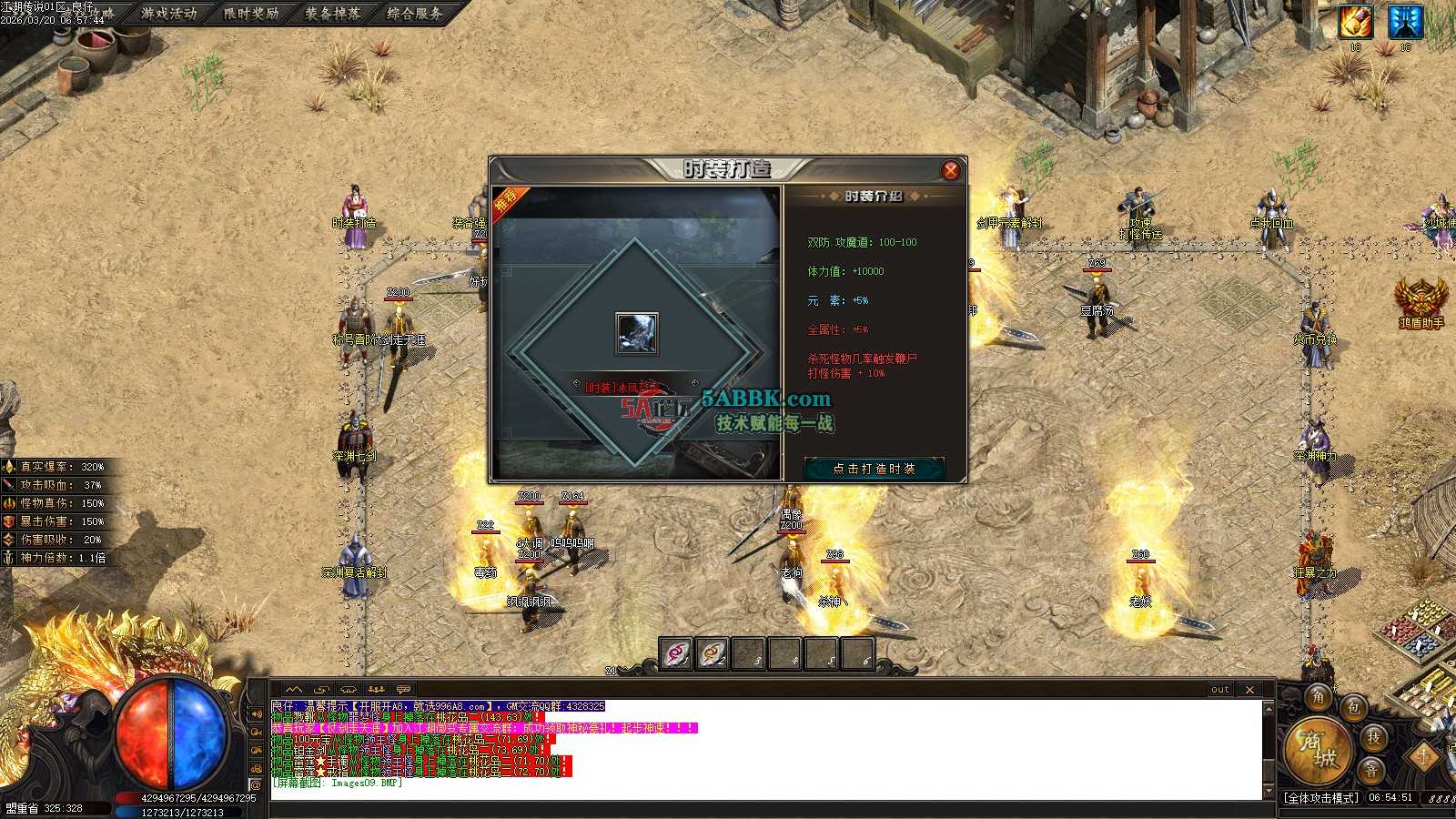Toggle the 全体攻击模式 attack mode label

pos(1321,798)
